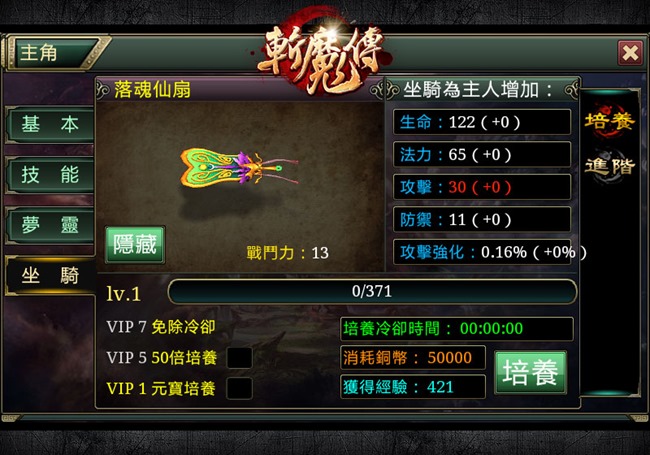Open the 技能 skills tab
The width and height of the screenshot is (650, 455).
pyautogui.click(x=50, y=174)
